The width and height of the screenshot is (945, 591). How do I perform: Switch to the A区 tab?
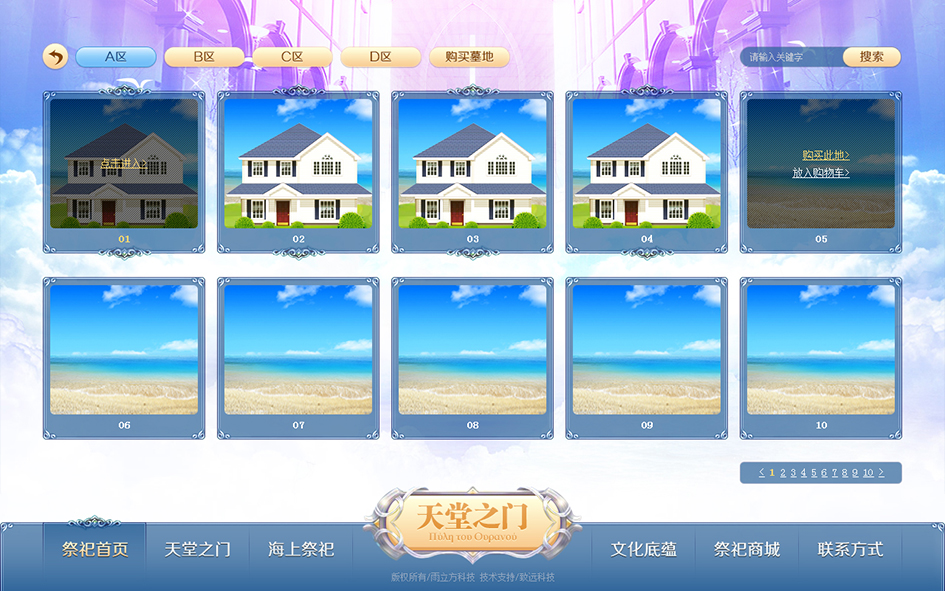point(116,57)
